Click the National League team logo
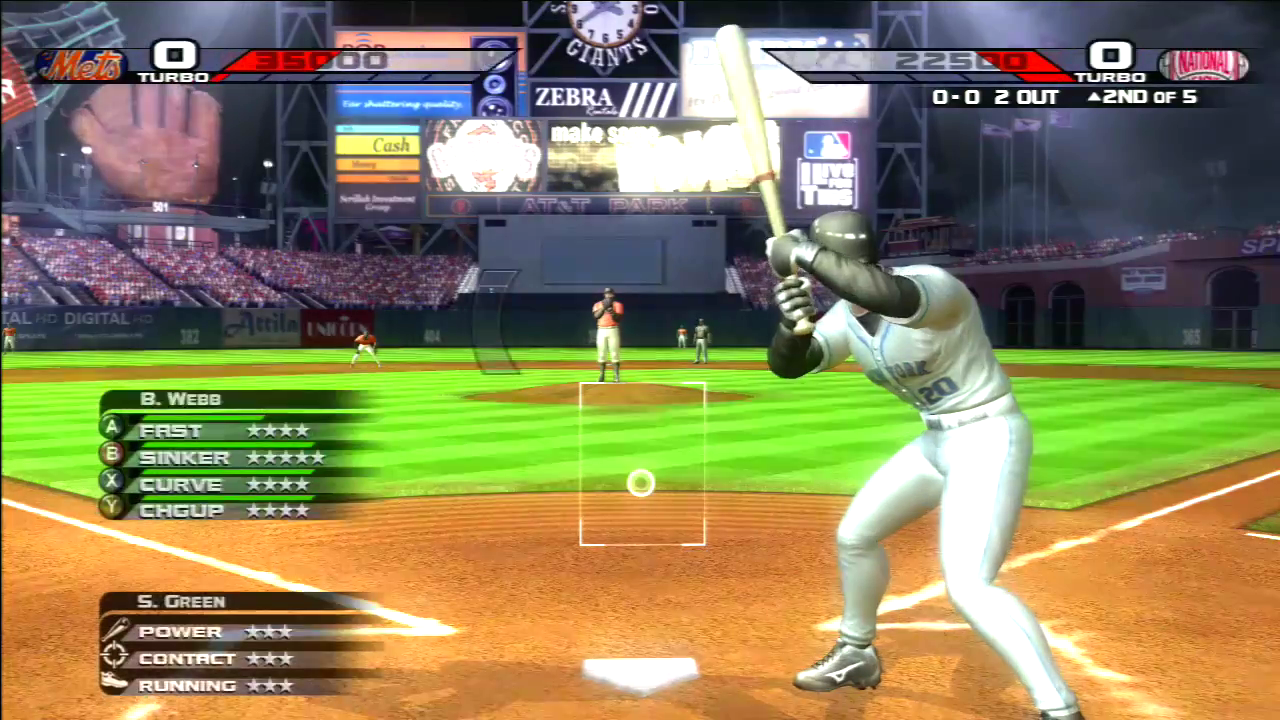Image resolution: width=1280 pixels, height=720 pixels. [x=1203, y=65]
